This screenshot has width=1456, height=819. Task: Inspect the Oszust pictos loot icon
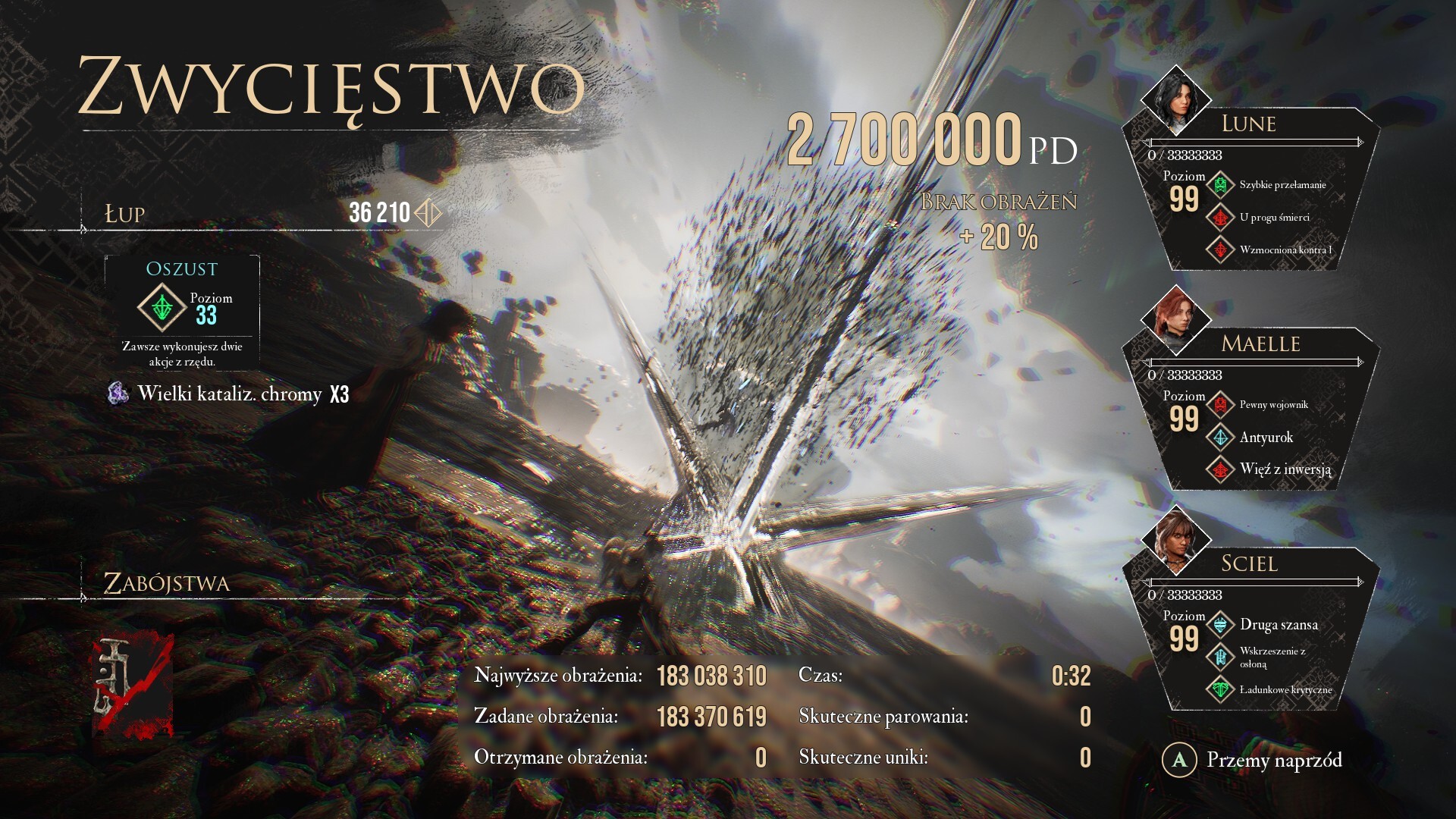(162, 307)
